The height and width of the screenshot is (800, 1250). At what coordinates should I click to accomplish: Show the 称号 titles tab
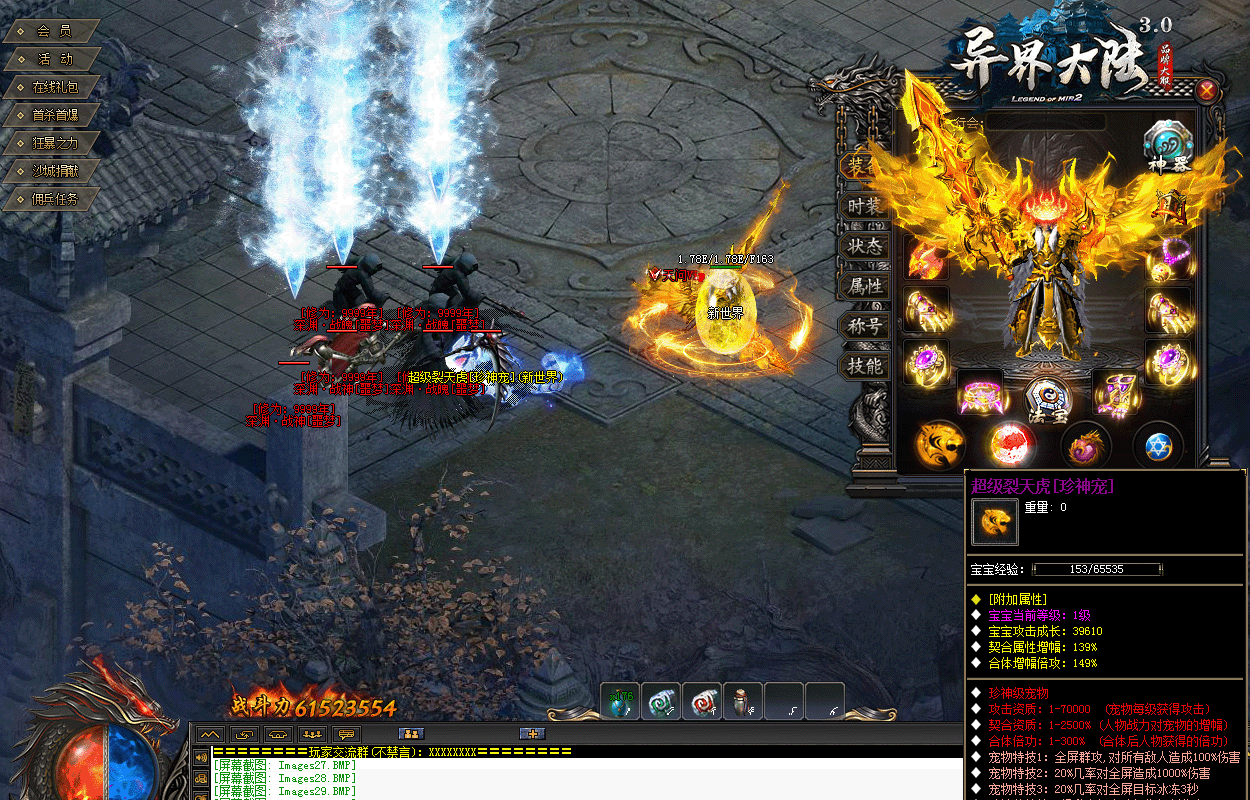(864, 326)
